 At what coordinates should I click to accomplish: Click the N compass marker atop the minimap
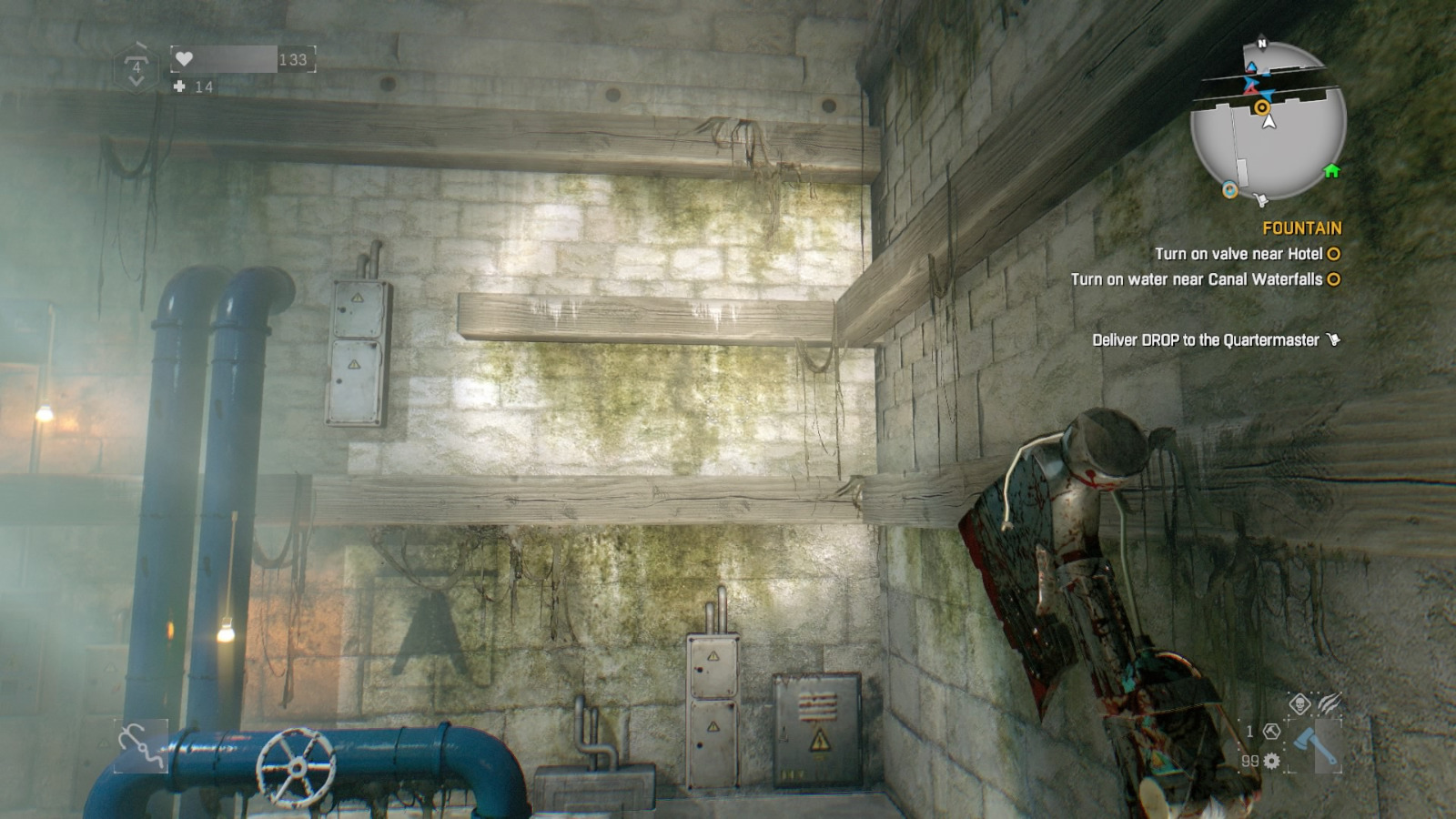(1261, 43)
